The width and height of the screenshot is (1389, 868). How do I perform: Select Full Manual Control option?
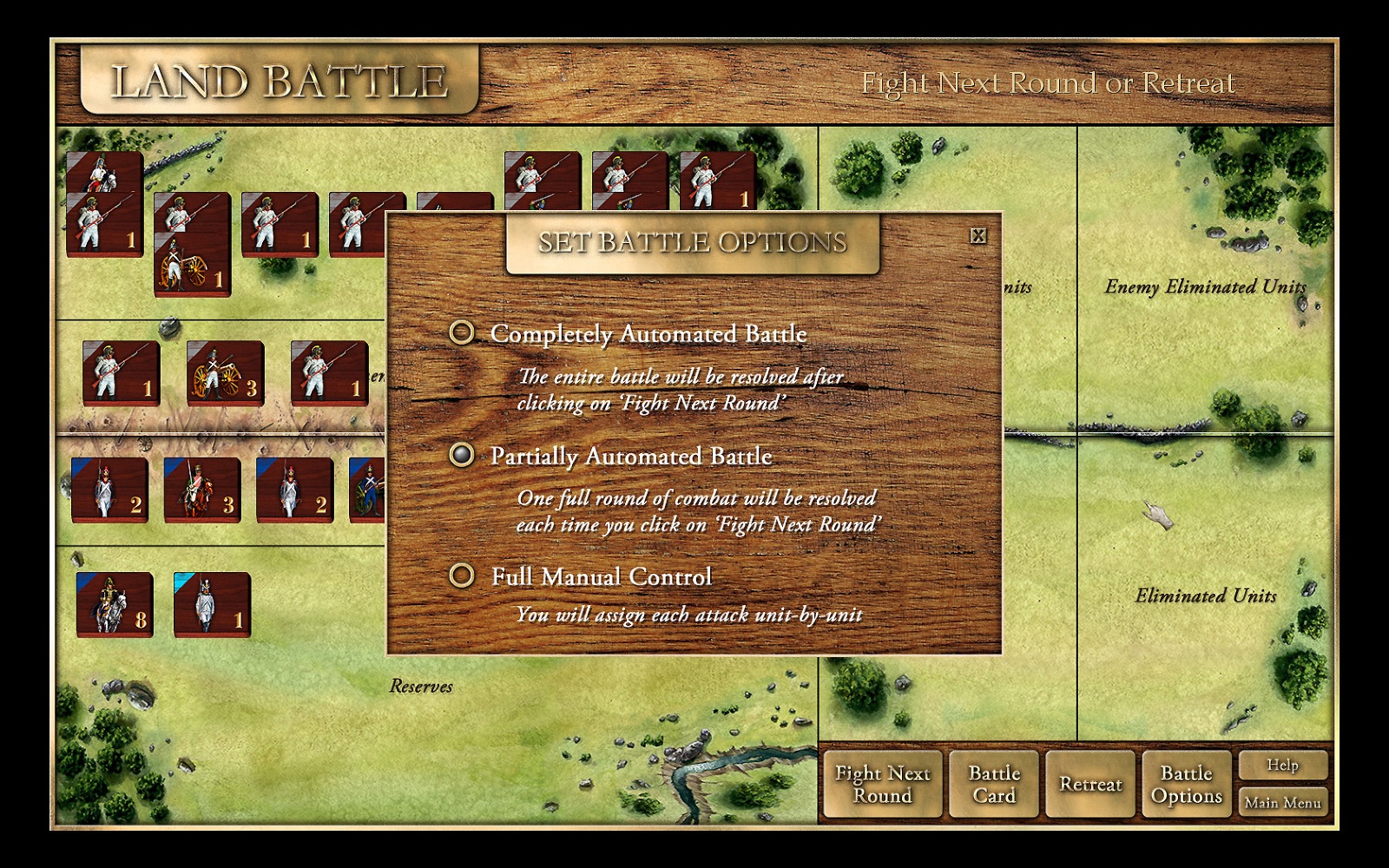(x=462, y=575)
